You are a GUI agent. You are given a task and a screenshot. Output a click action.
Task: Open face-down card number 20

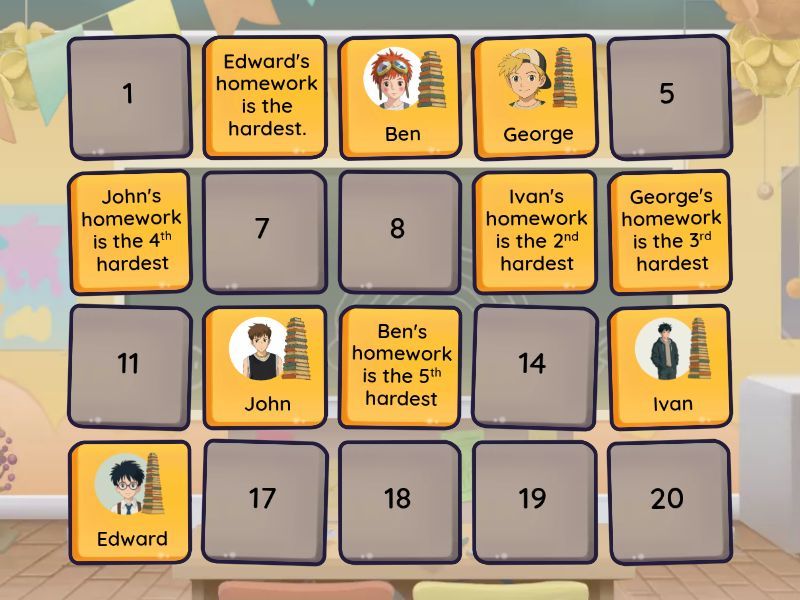[667, 499]
